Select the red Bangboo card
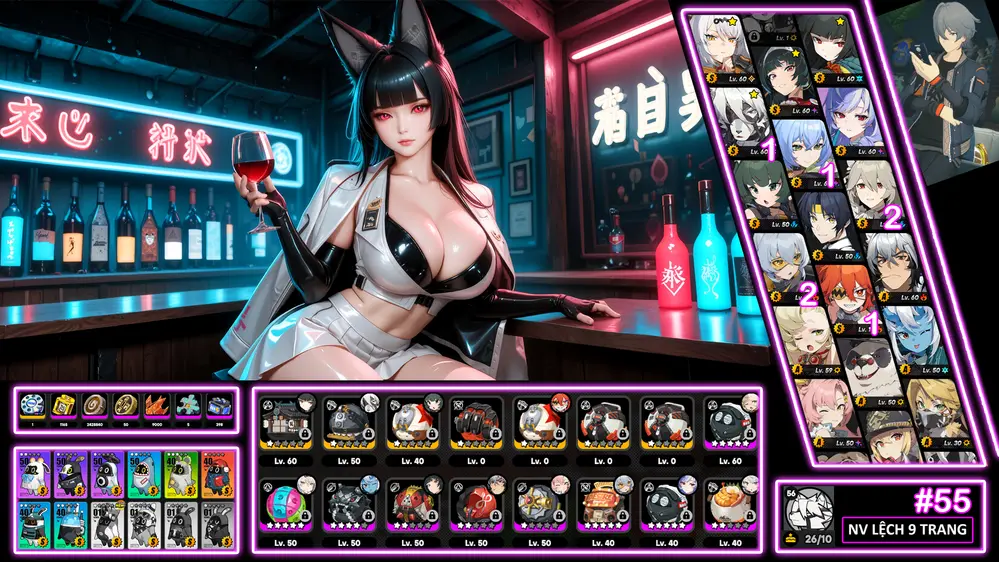 click(x=217, y=474)
